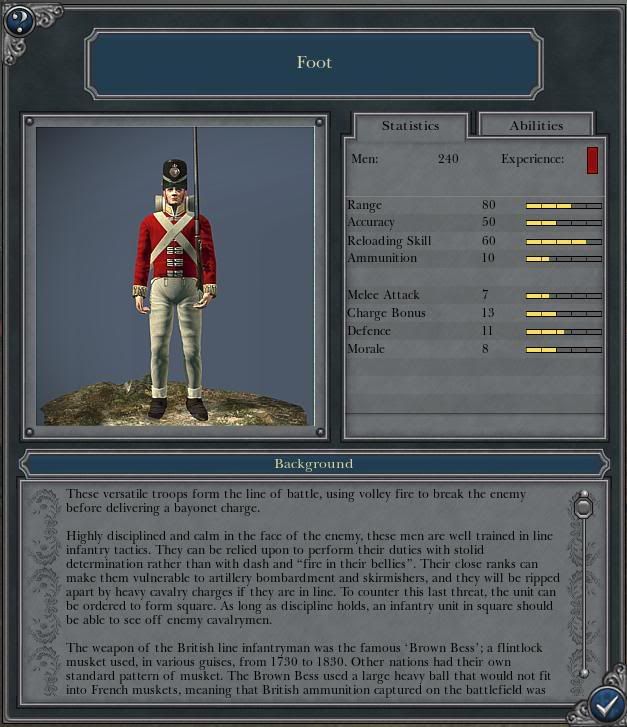The width and height of the screenshot is (627, 727).
Task: Select the Statistics tab
Action: coord(410,126)
